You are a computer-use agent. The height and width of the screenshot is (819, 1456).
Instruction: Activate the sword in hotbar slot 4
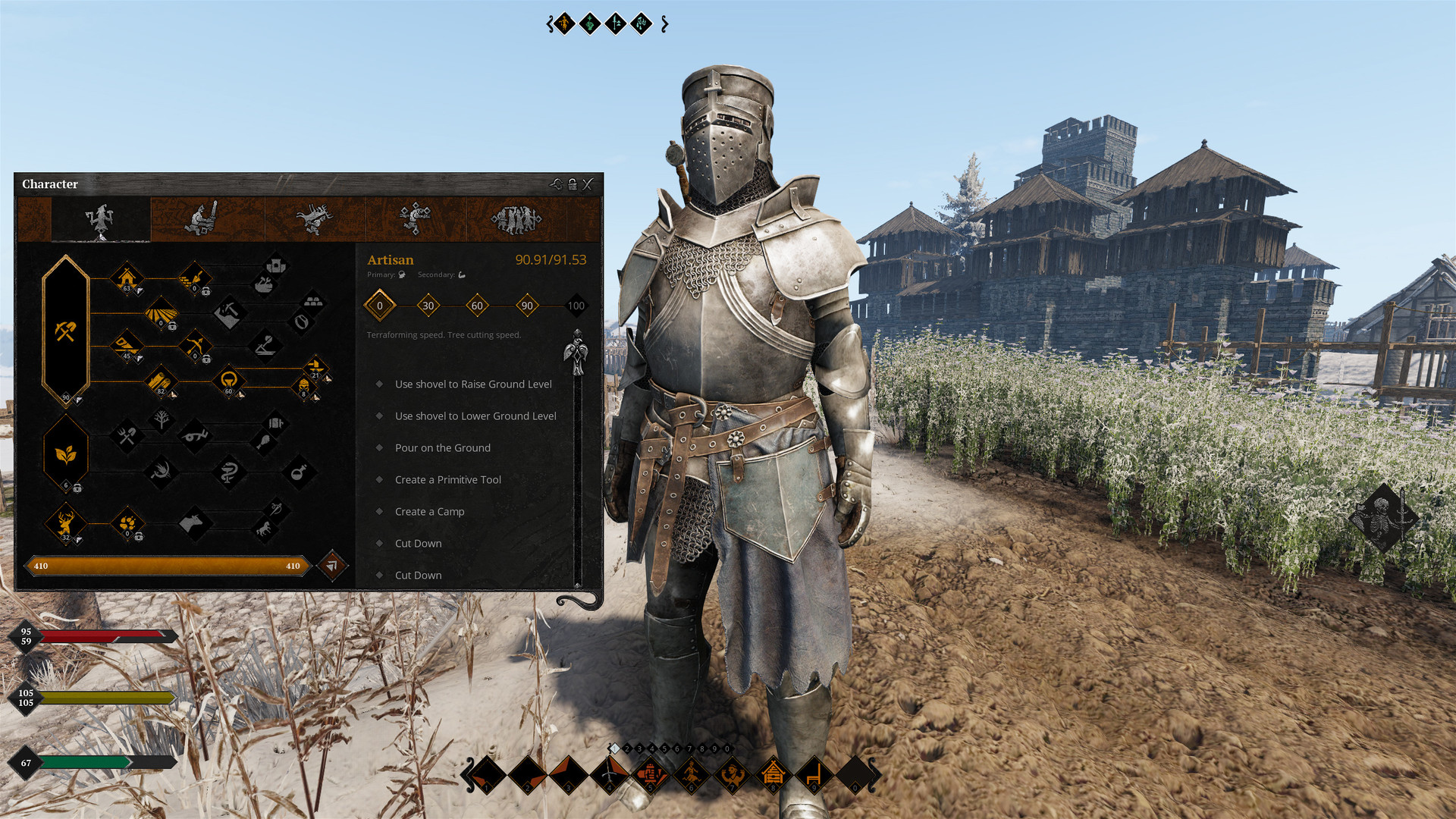610,774
